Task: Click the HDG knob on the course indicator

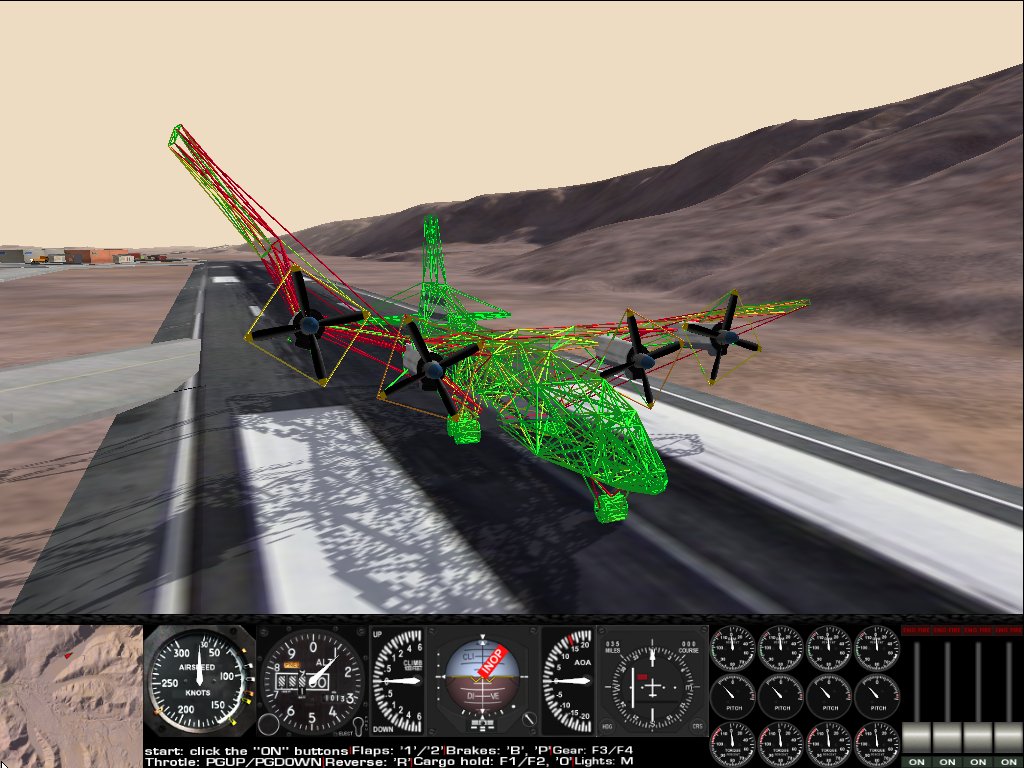Action: coord(608,726)
